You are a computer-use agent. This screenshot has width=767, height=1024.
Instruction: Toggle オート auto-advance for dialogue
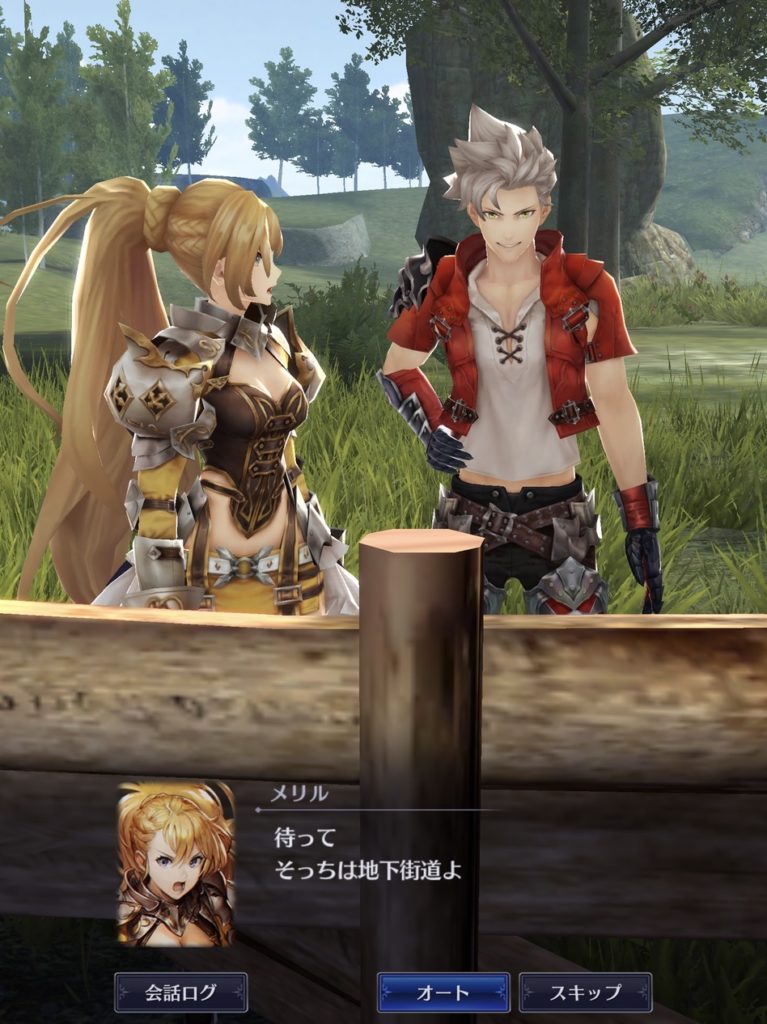coord(443,992)
